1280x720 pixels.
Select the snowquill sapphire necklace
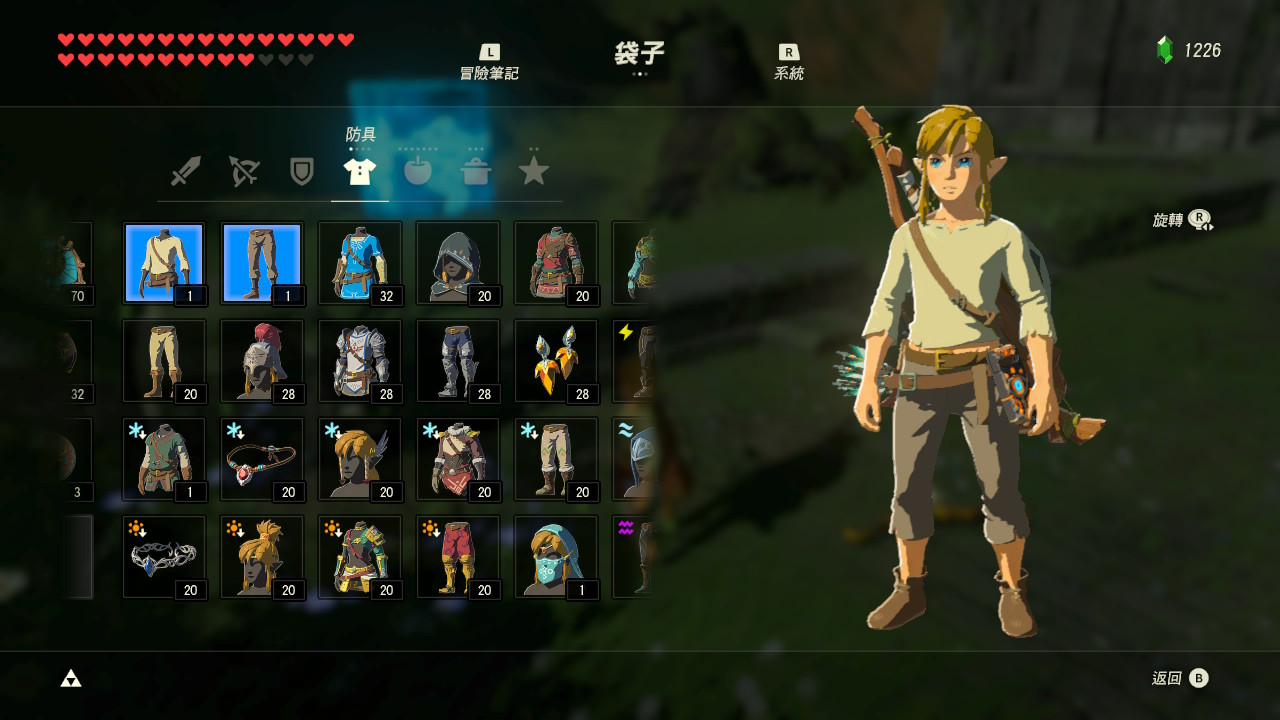262,458
